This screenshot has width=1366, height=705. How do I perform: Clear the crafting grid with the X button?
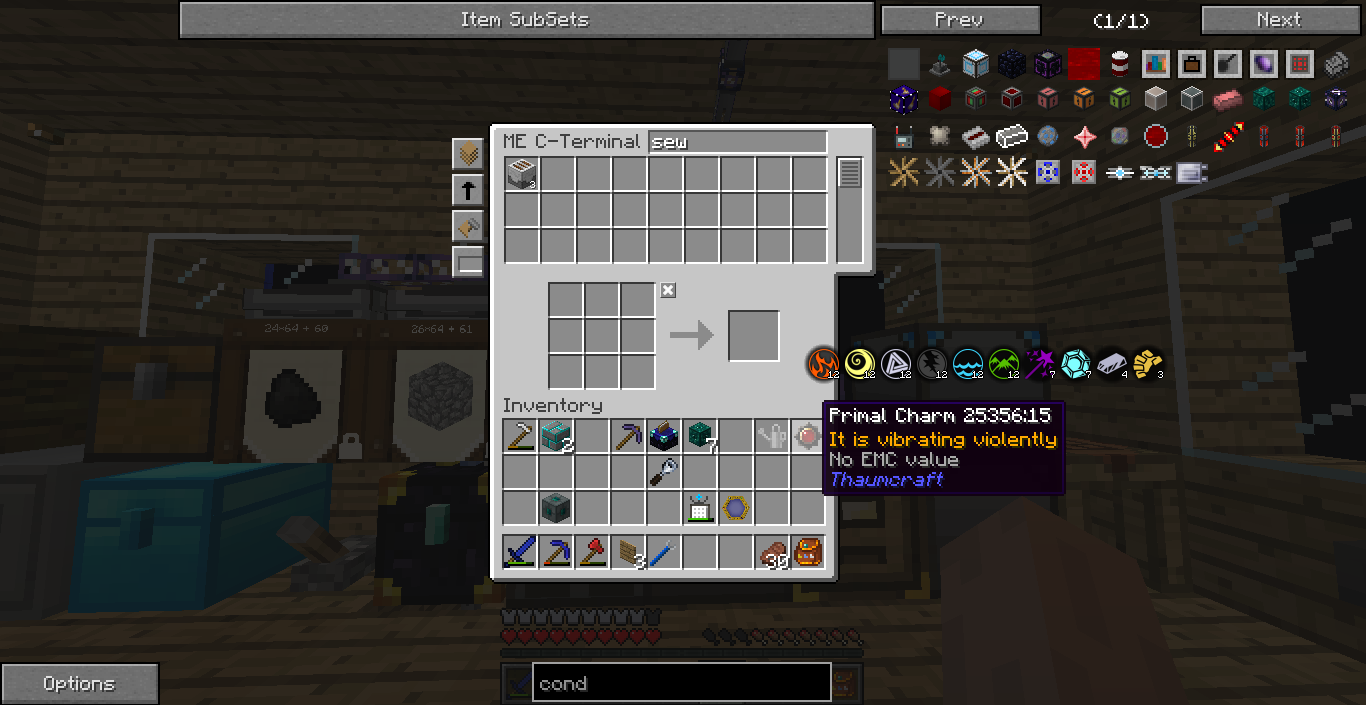668,290
